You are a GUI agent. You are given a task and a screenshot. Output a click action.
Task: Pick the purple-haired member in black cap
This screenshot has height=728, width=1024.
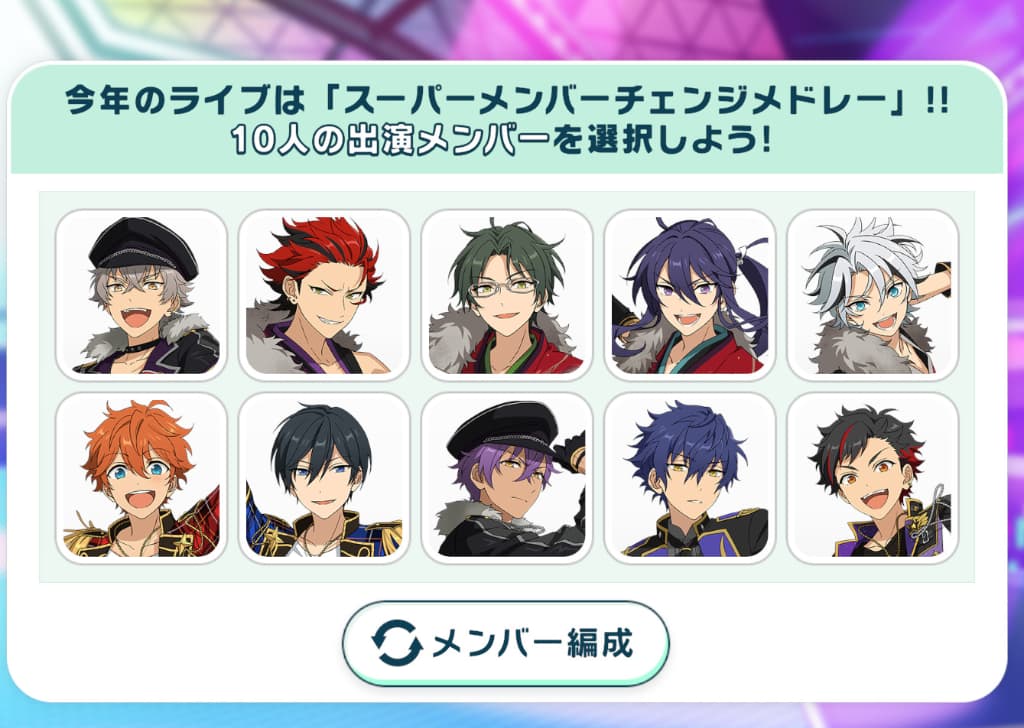[506, 478]
